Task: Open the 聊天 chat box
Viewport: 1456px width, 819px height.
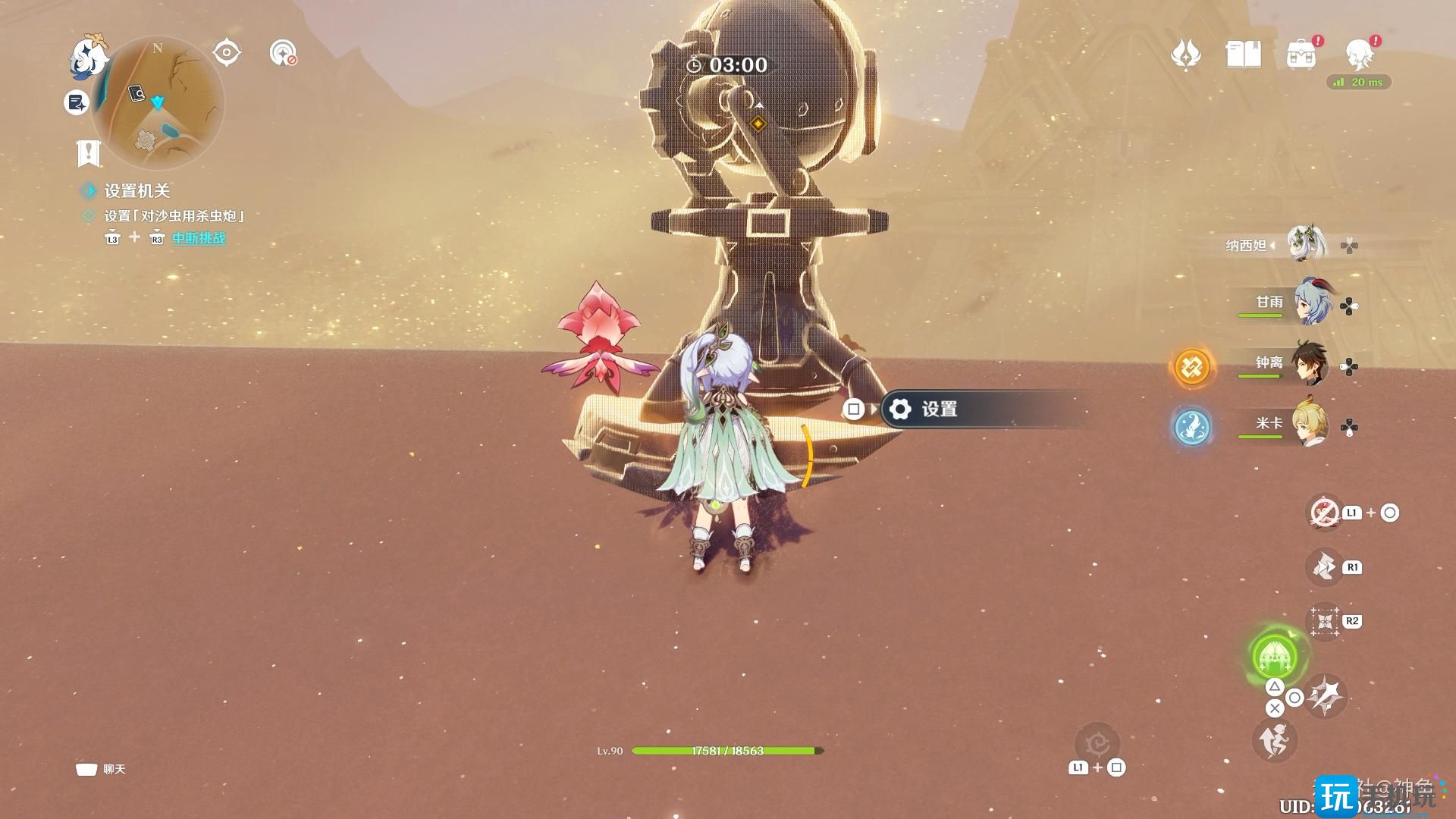Action: pyautogui.click(x=101, y=770)
